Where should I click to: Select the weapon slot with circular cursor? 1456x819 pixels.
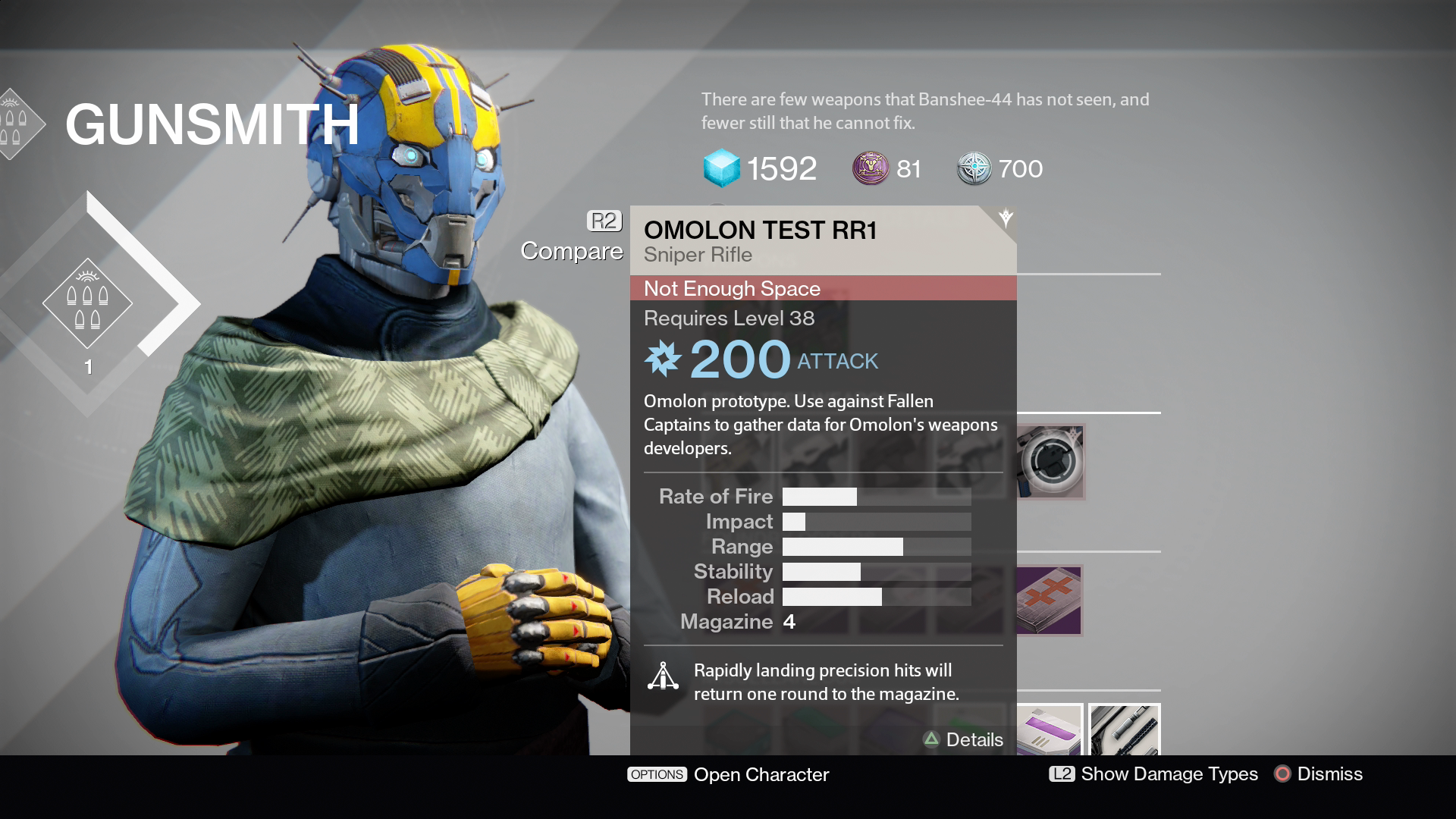[1050, 460]
